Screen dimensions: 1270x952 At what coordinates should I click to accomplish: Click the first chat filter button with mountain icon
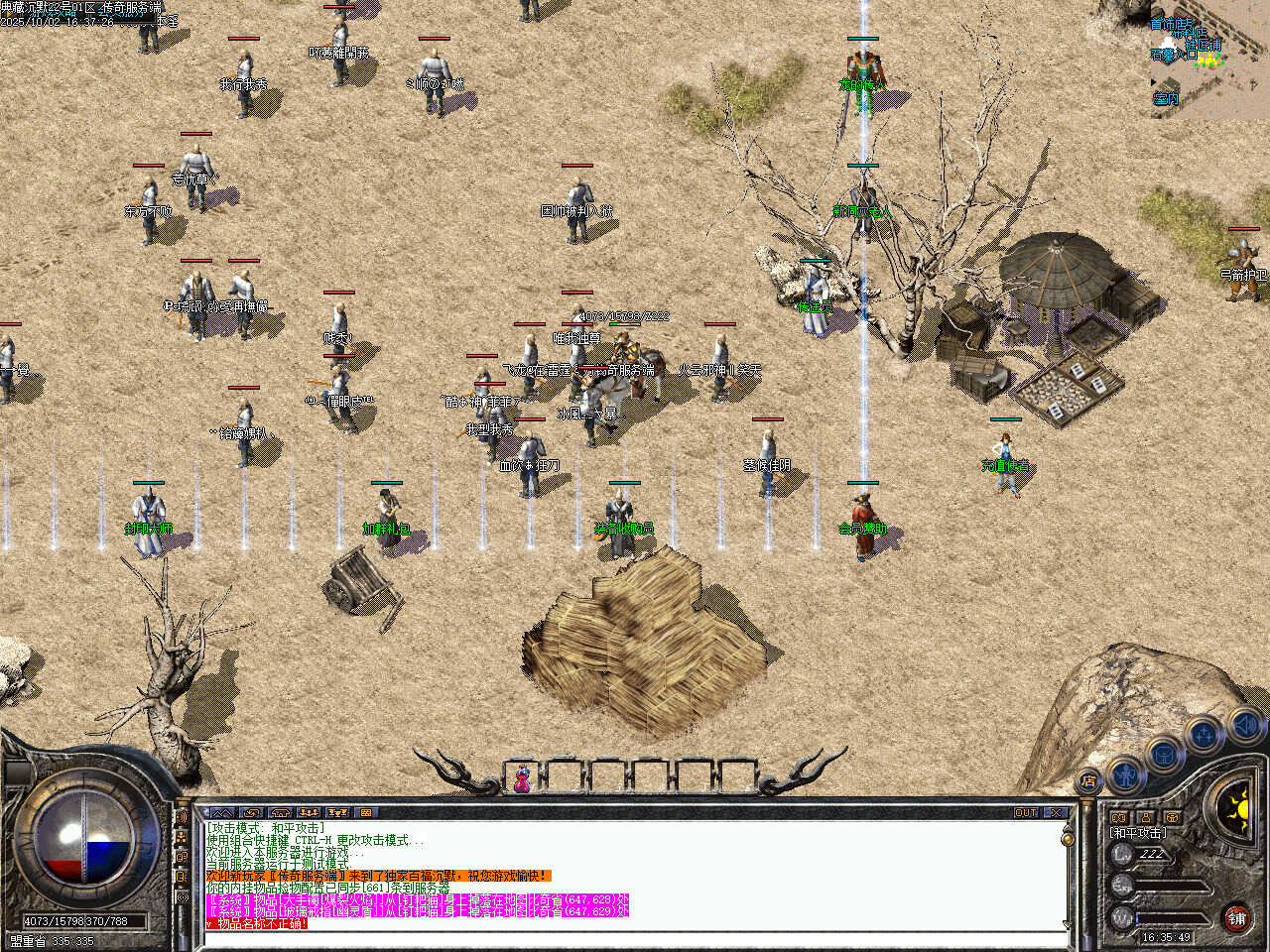pyautogui.click(x=221, y=812)
